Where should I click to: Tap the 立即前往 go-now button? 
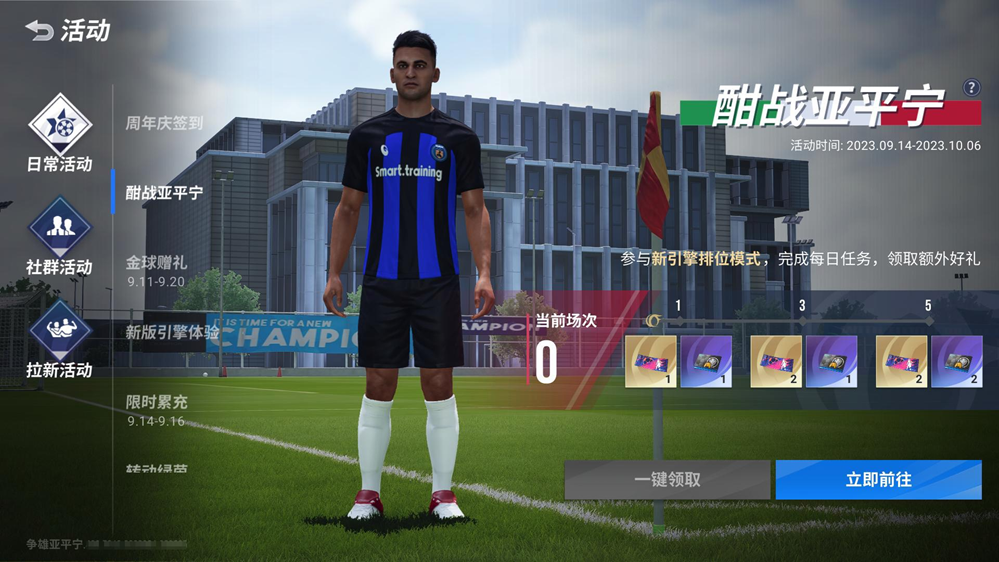[878, 480]
